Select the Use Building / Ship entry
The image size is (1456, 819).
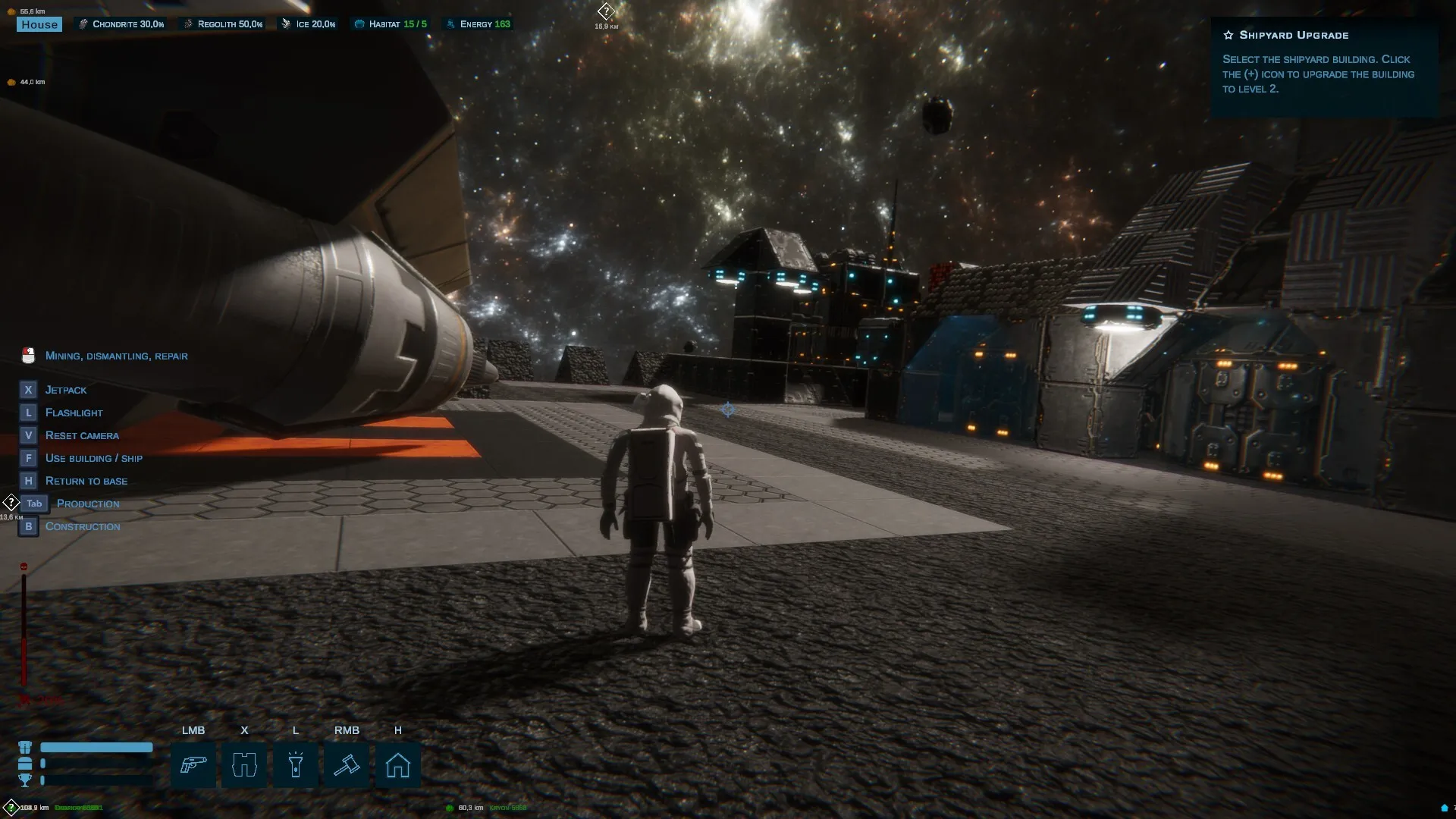pos(93,458)
